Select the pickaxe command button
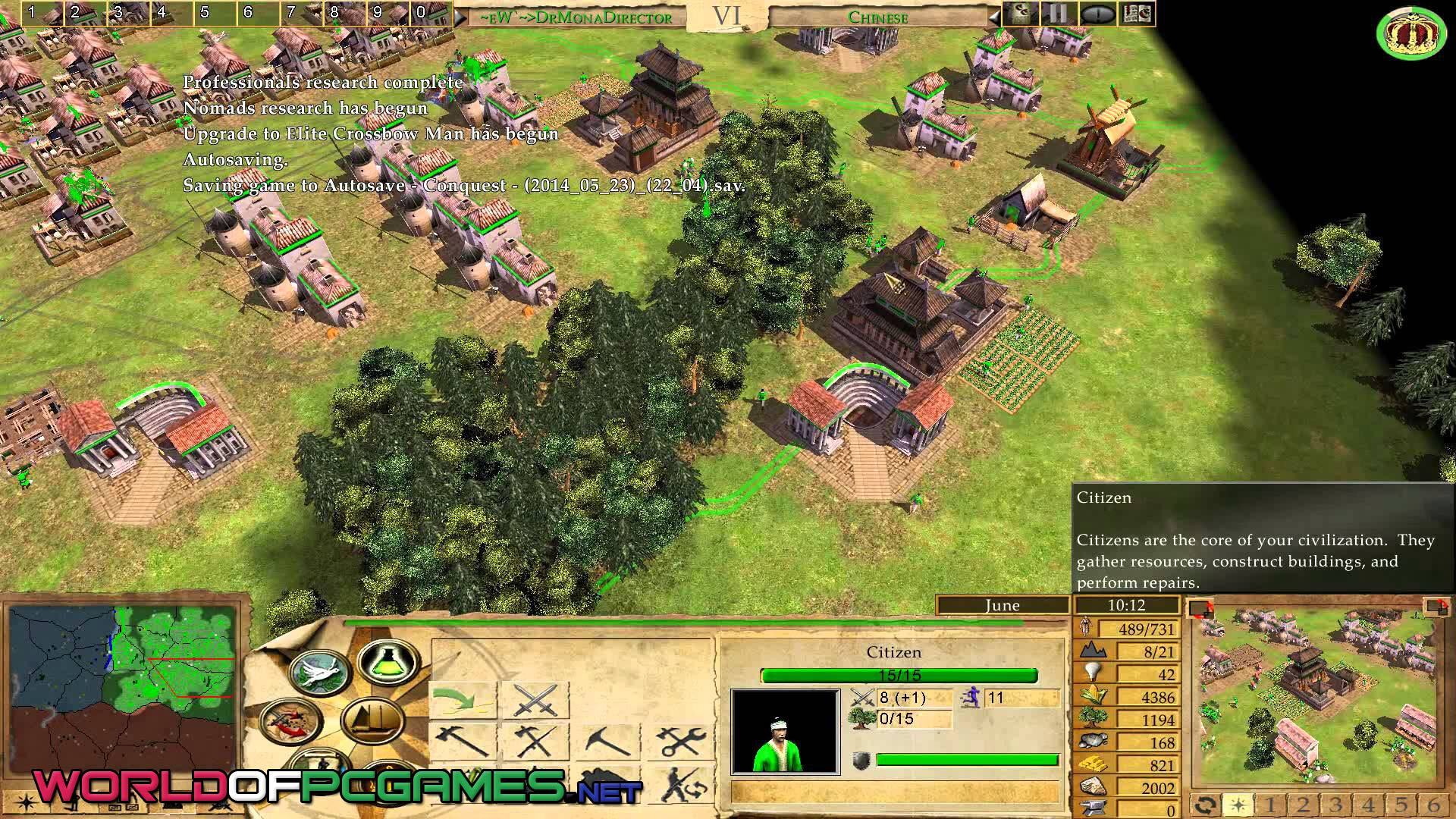 (609, 740)
